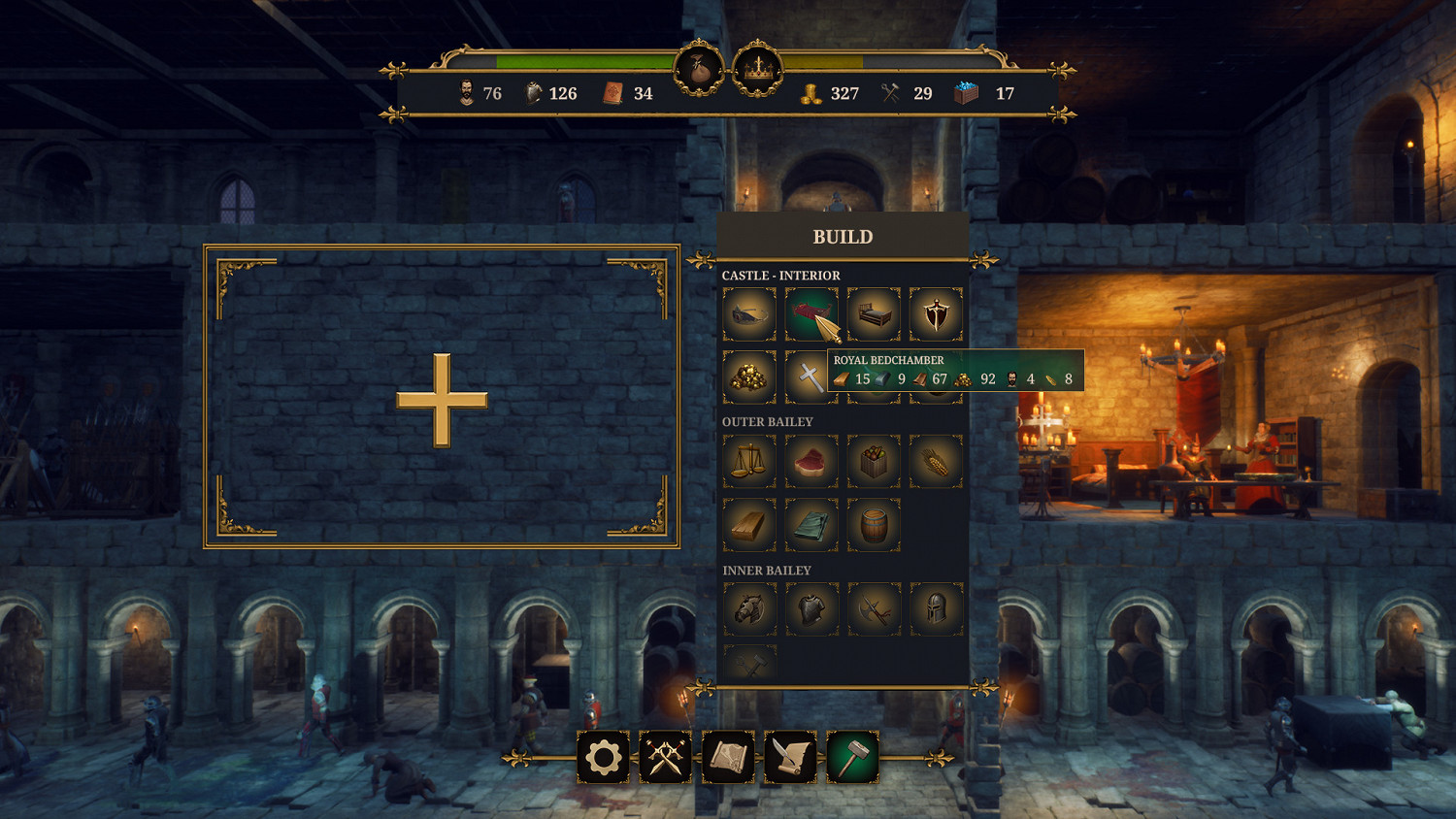The image size is (1456, 819).
Task: Choose the gold pile treasury icon
Action: 748,377
